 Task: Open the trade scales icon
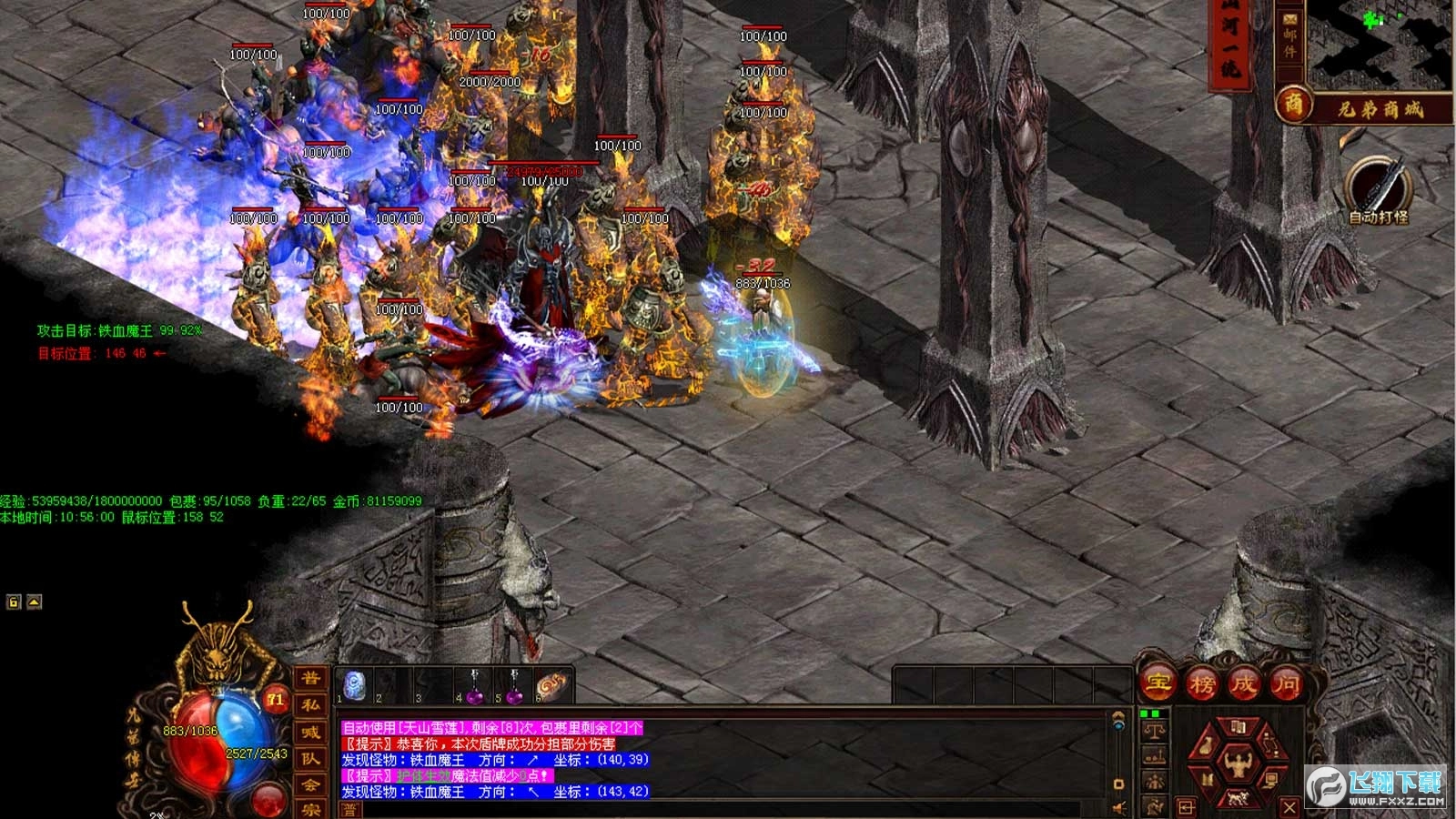[1155, 731]
